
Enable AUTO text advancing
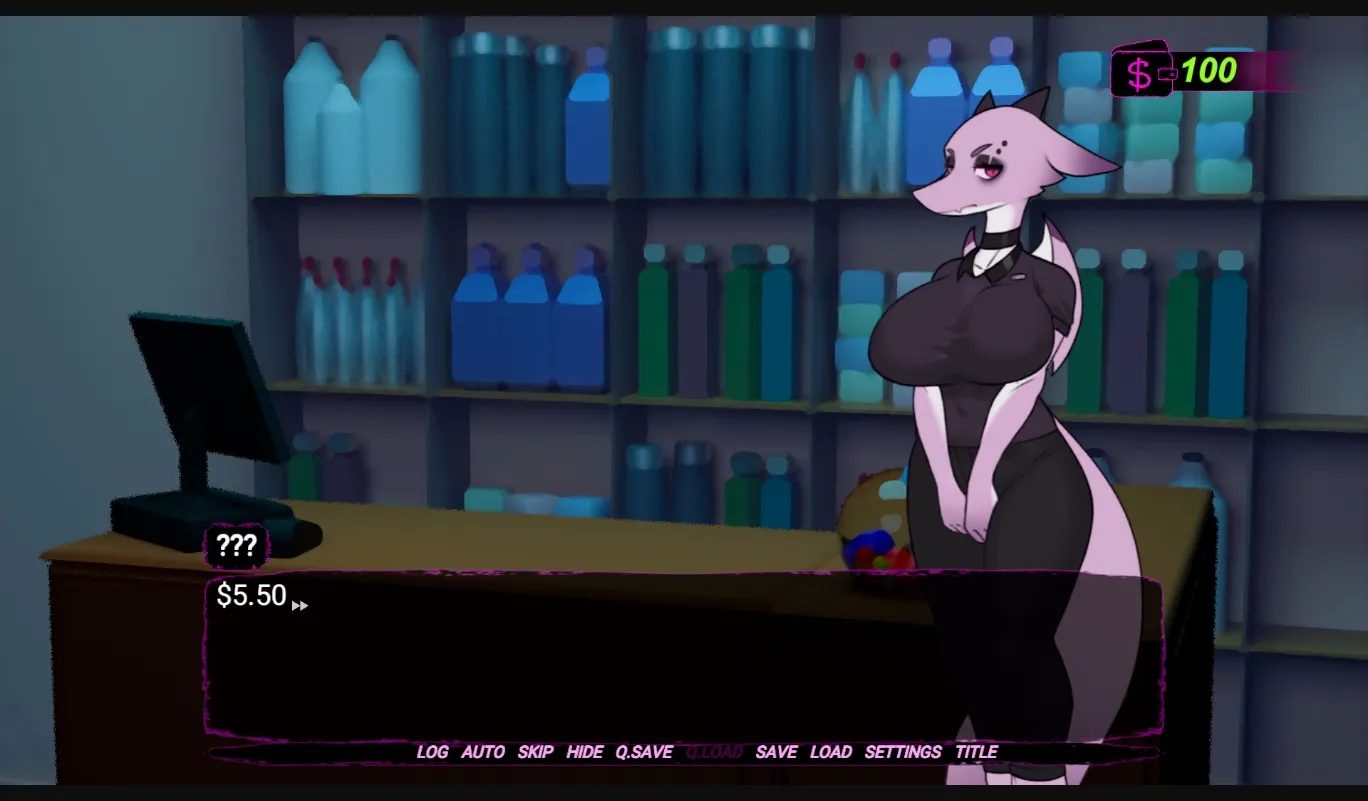click(484, 752)
